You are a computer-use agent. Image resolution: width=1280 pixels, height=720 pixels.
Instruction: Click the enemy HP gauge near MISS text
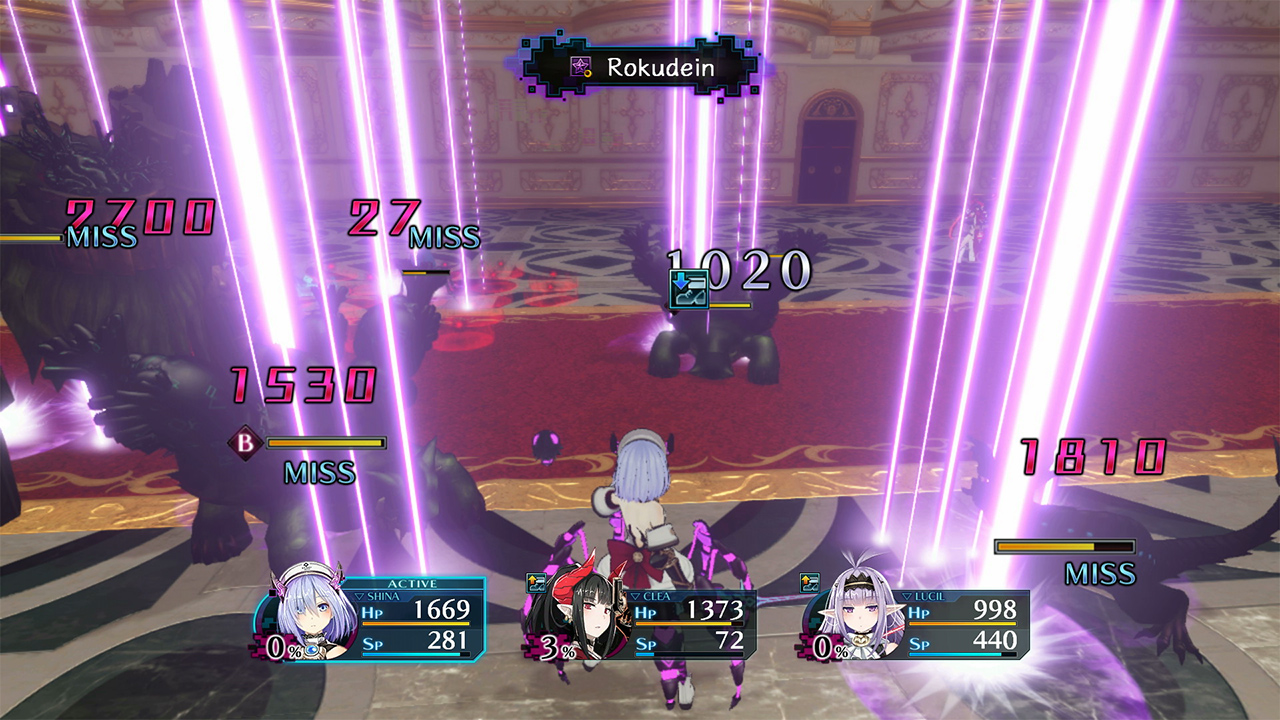pyautogui.click(x=1065, y=546)
